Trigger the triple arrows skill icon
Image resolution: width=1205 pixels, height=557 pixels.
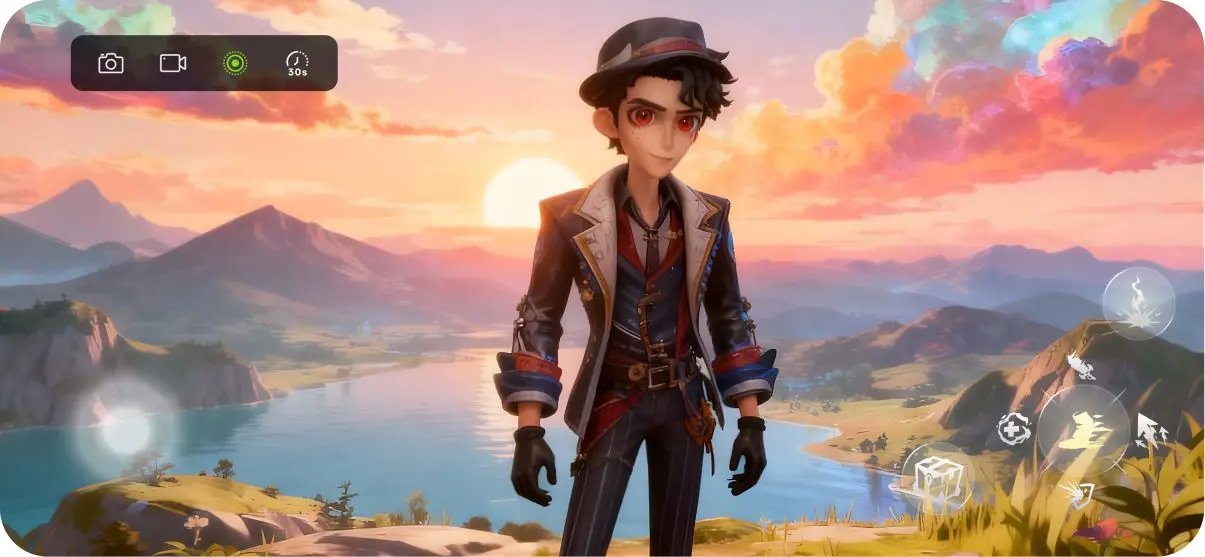(x=1151, y=430)
